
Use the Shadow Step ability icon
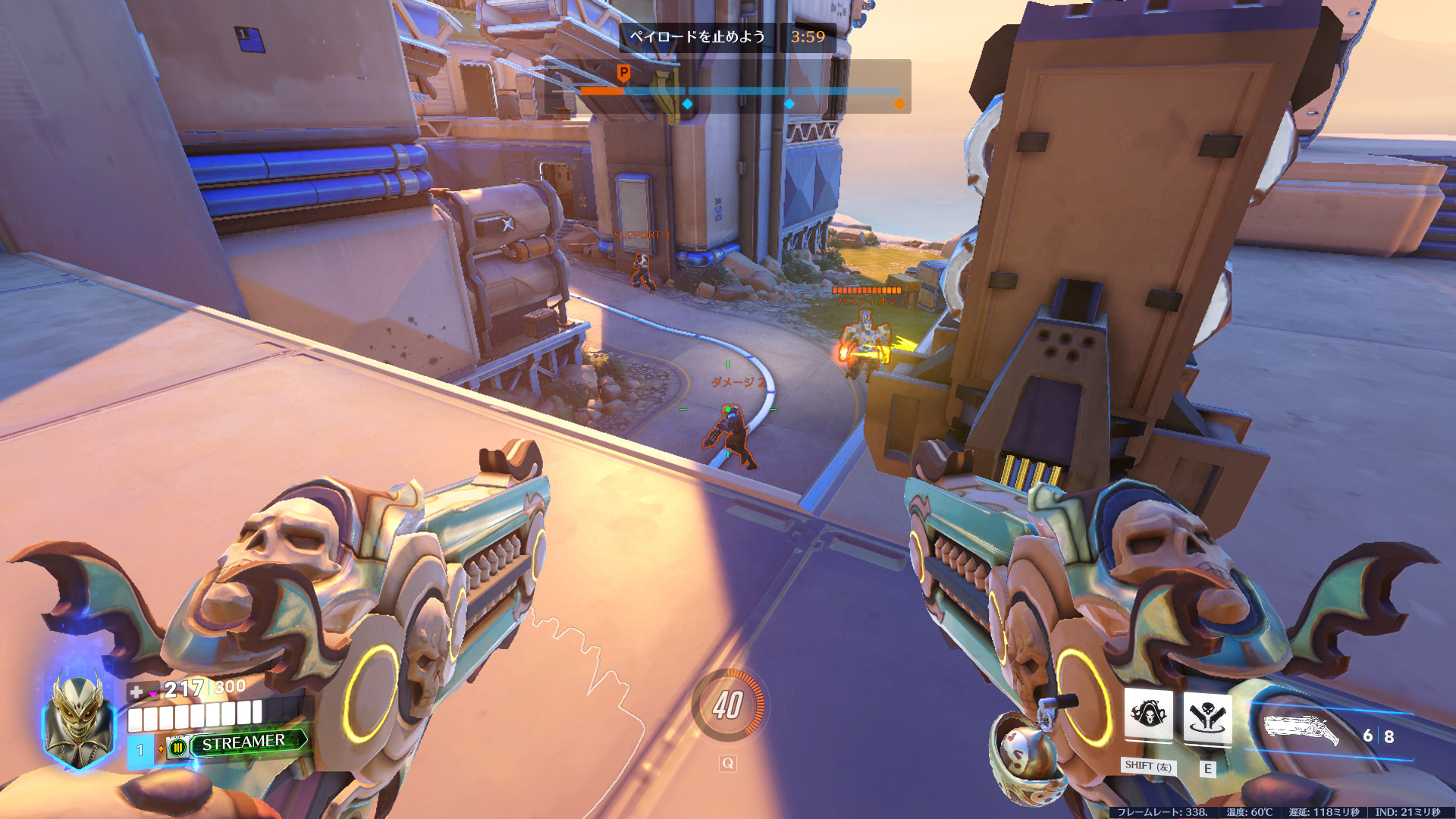[1207, 717]
